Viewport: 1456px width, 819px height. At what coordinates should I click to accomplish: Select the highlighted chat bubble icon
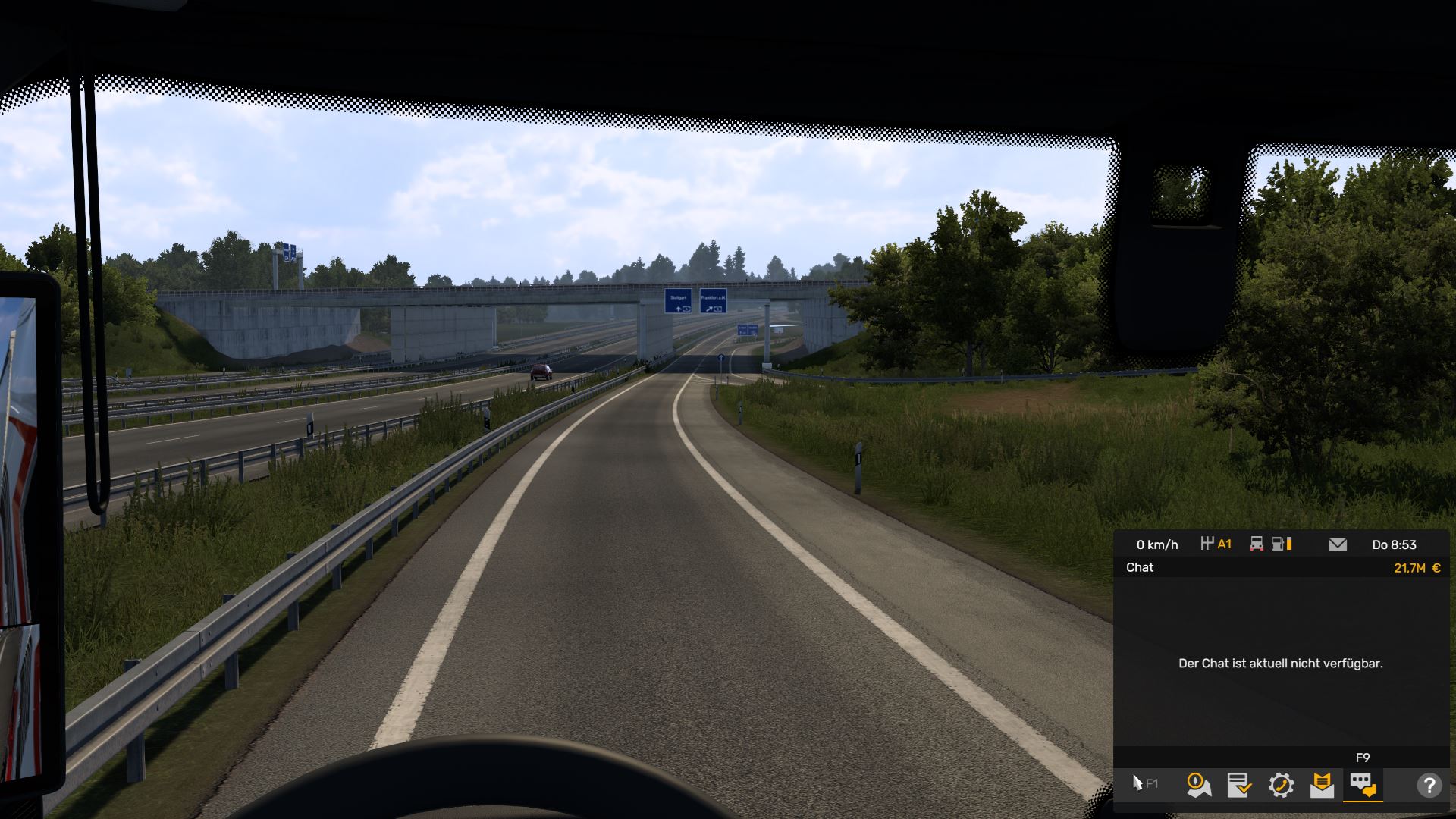pyautogui.click(x=1362, y=785)
